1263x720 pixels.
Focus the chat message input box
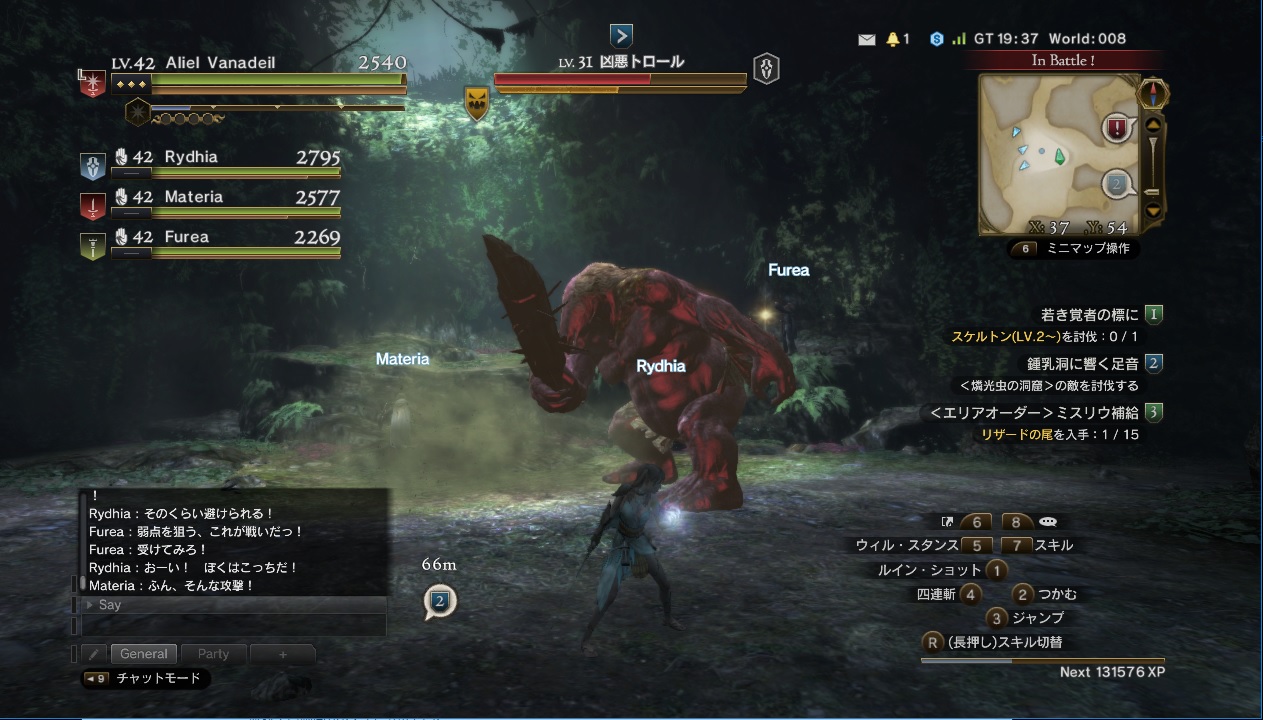tap(234, 625)
